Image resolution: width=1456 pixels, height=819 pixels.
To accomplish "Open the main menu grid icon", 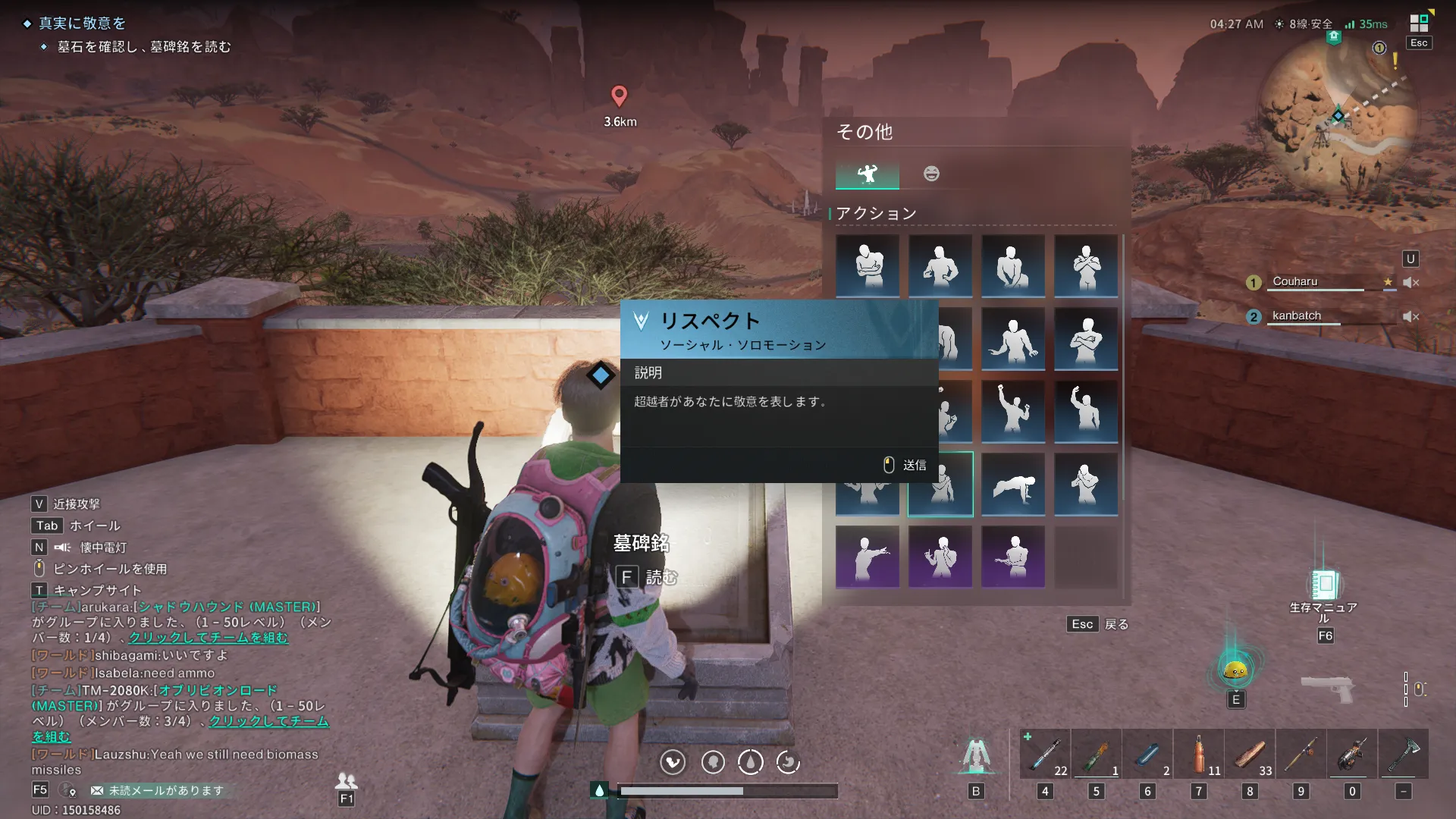I will (1419, 24).
